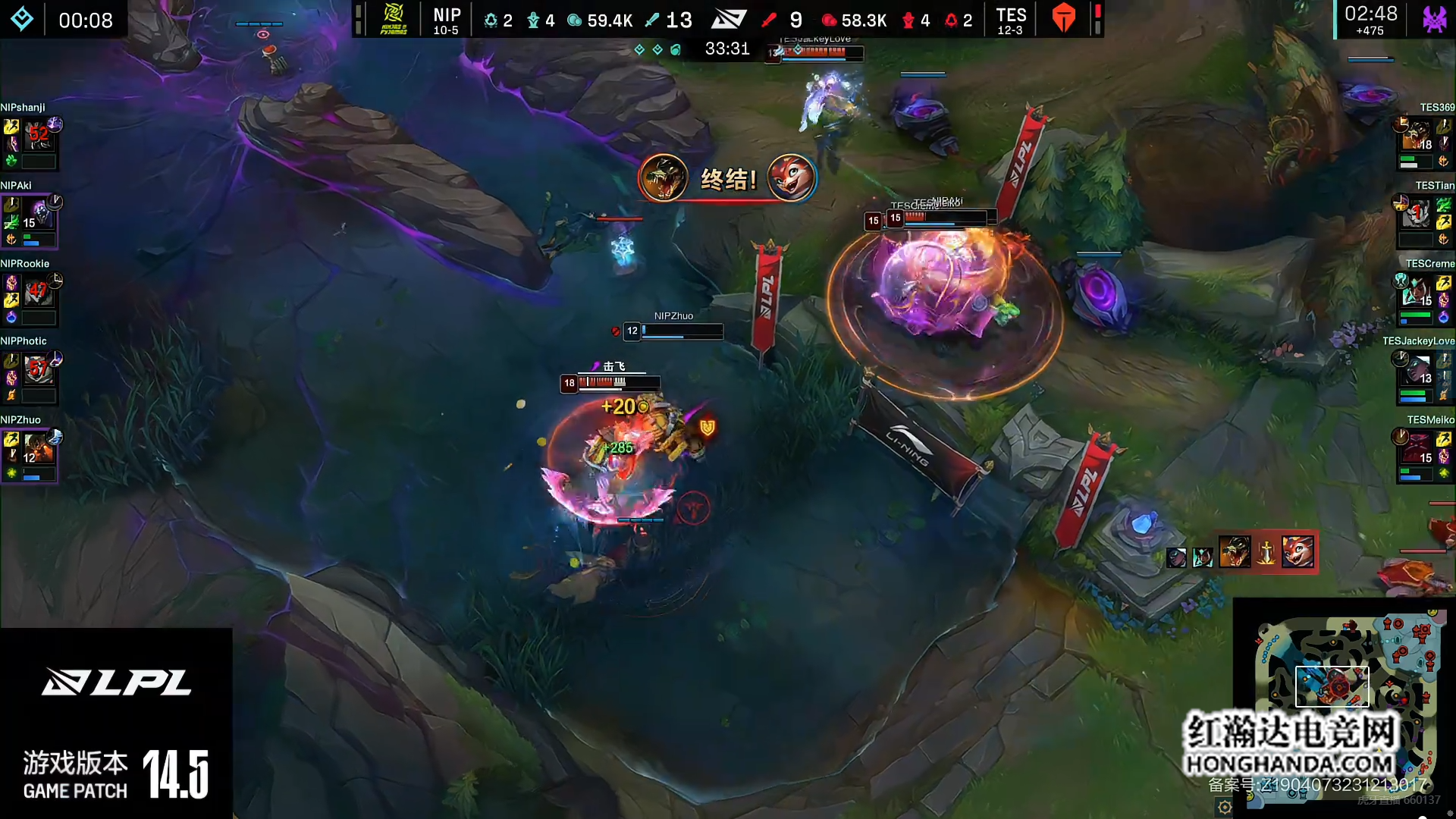Select TES369's champion portrait
The width and height of the screenshot is (1456, 819).
pyautogui.click(x=1417, y=136)
